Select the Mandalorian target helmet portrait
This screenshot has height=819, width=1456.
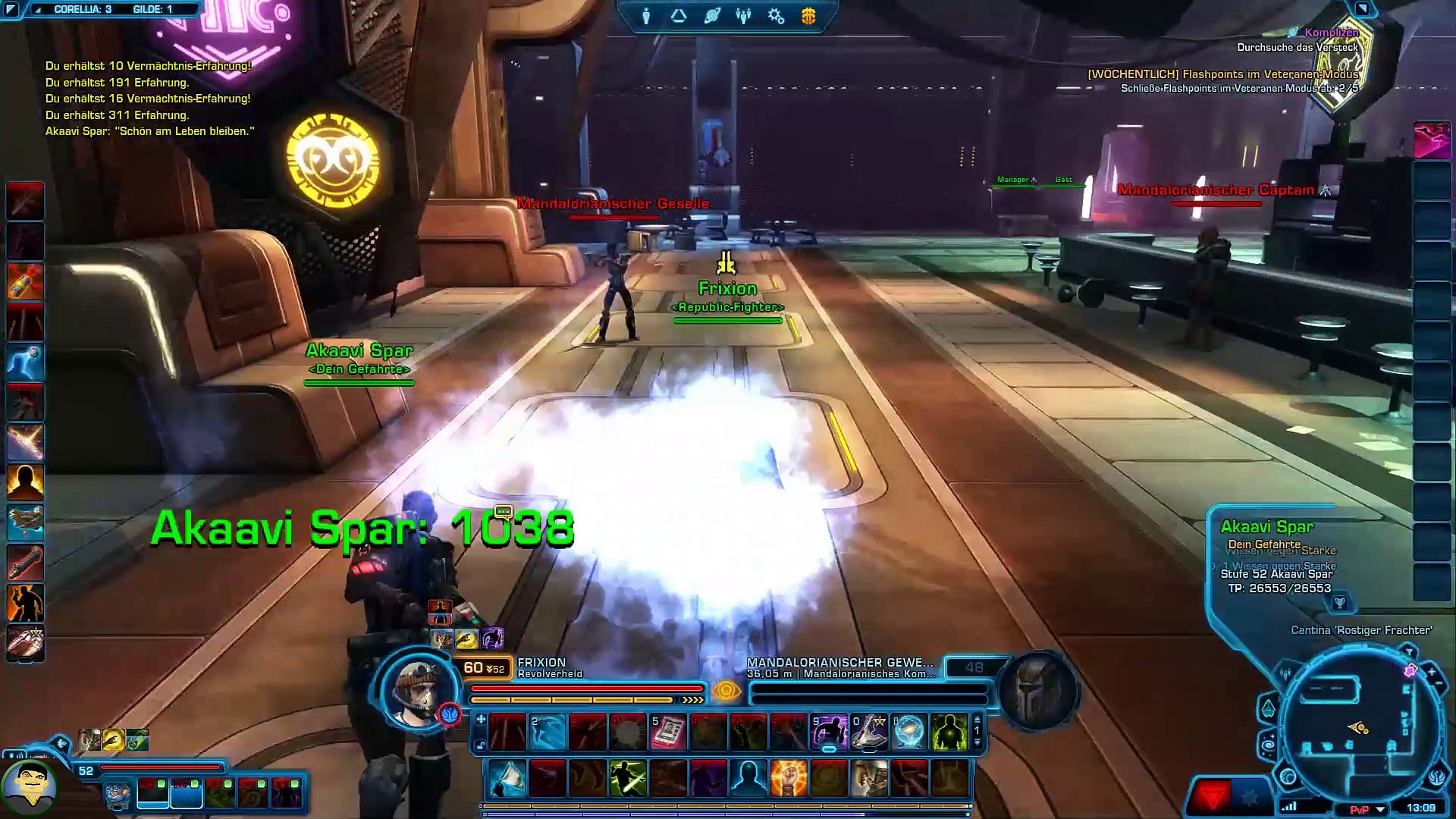pyautogui.click(x=1037, y=691)
